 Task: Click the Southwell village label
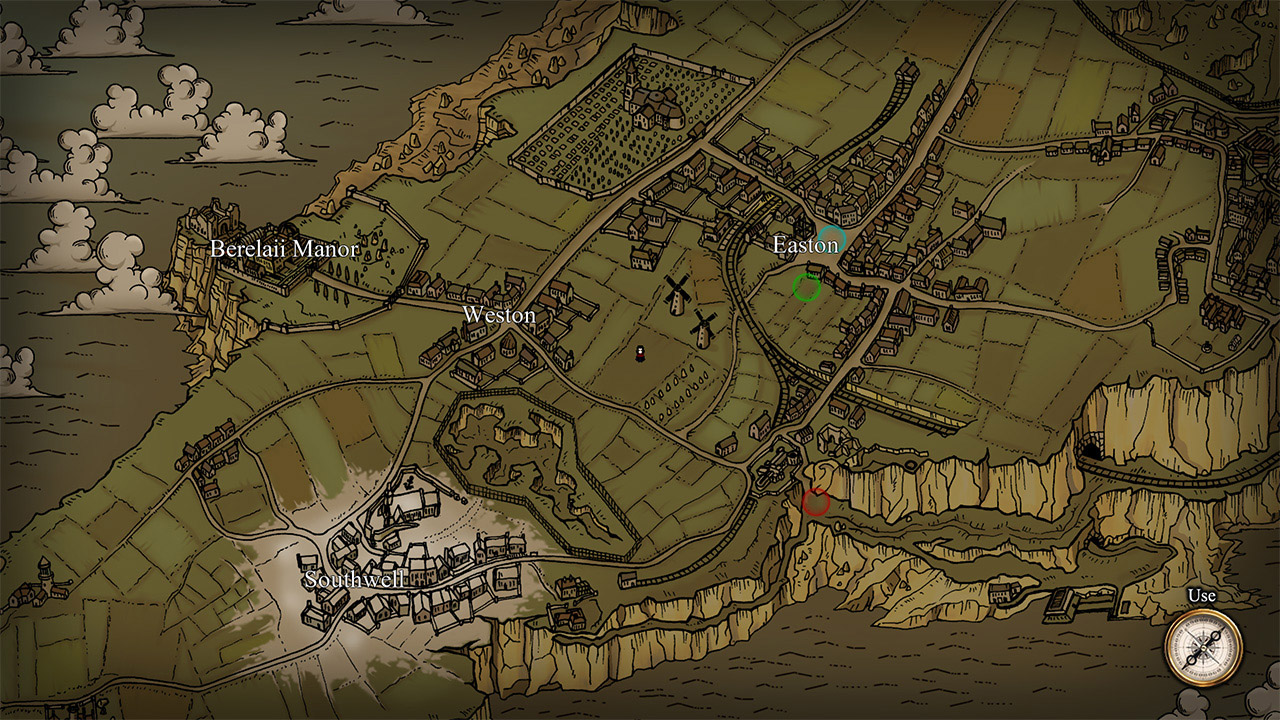(355, 578)
